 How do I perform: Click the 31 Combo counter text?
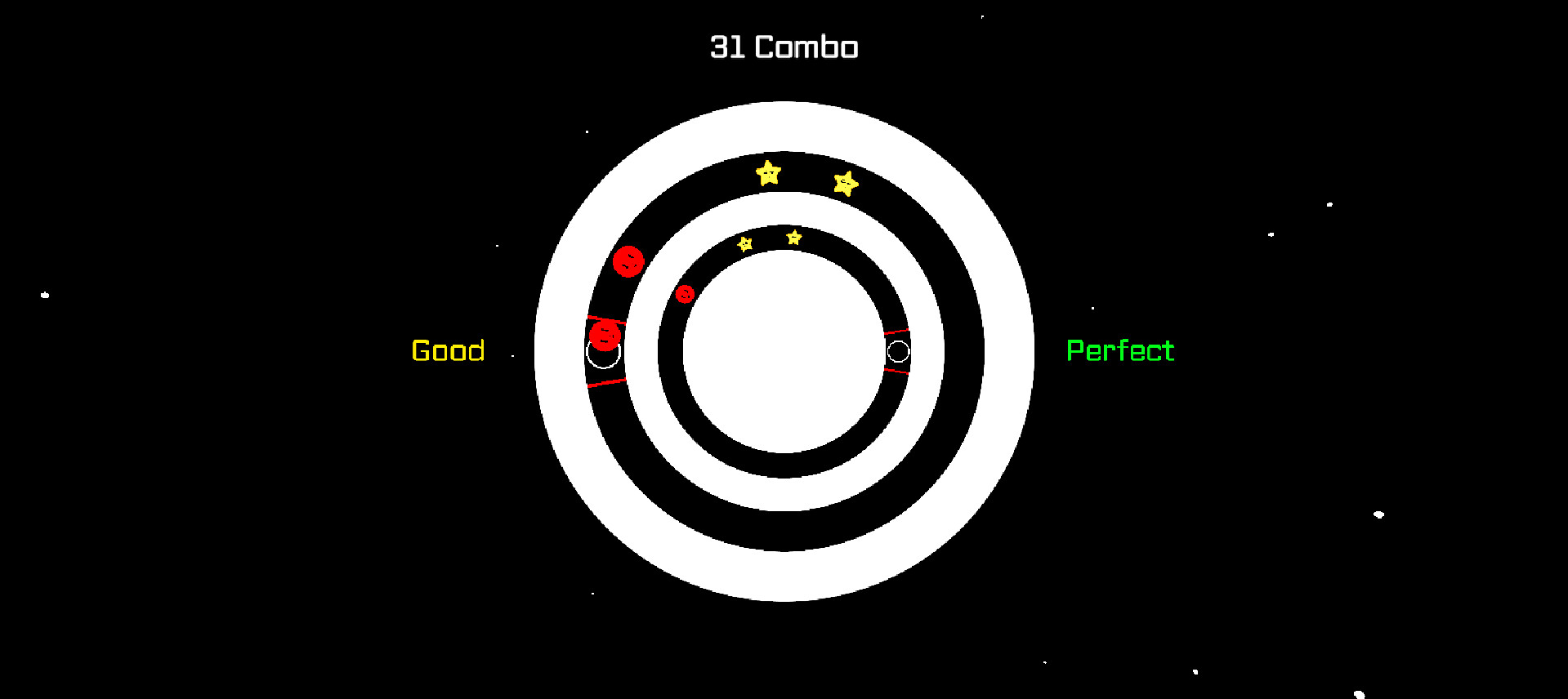coord(784,47)
